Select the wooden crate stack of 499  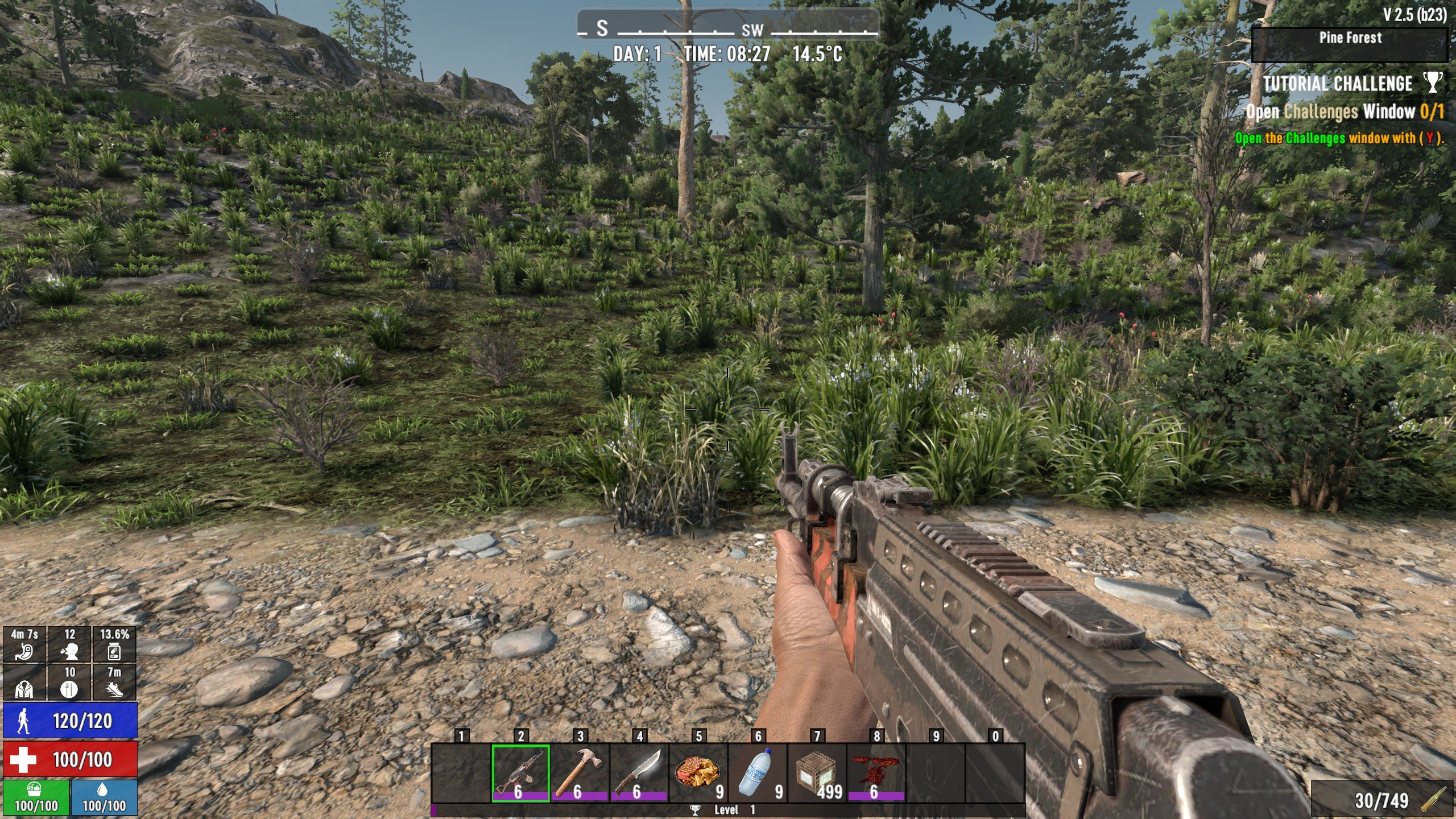pos(817,772)
